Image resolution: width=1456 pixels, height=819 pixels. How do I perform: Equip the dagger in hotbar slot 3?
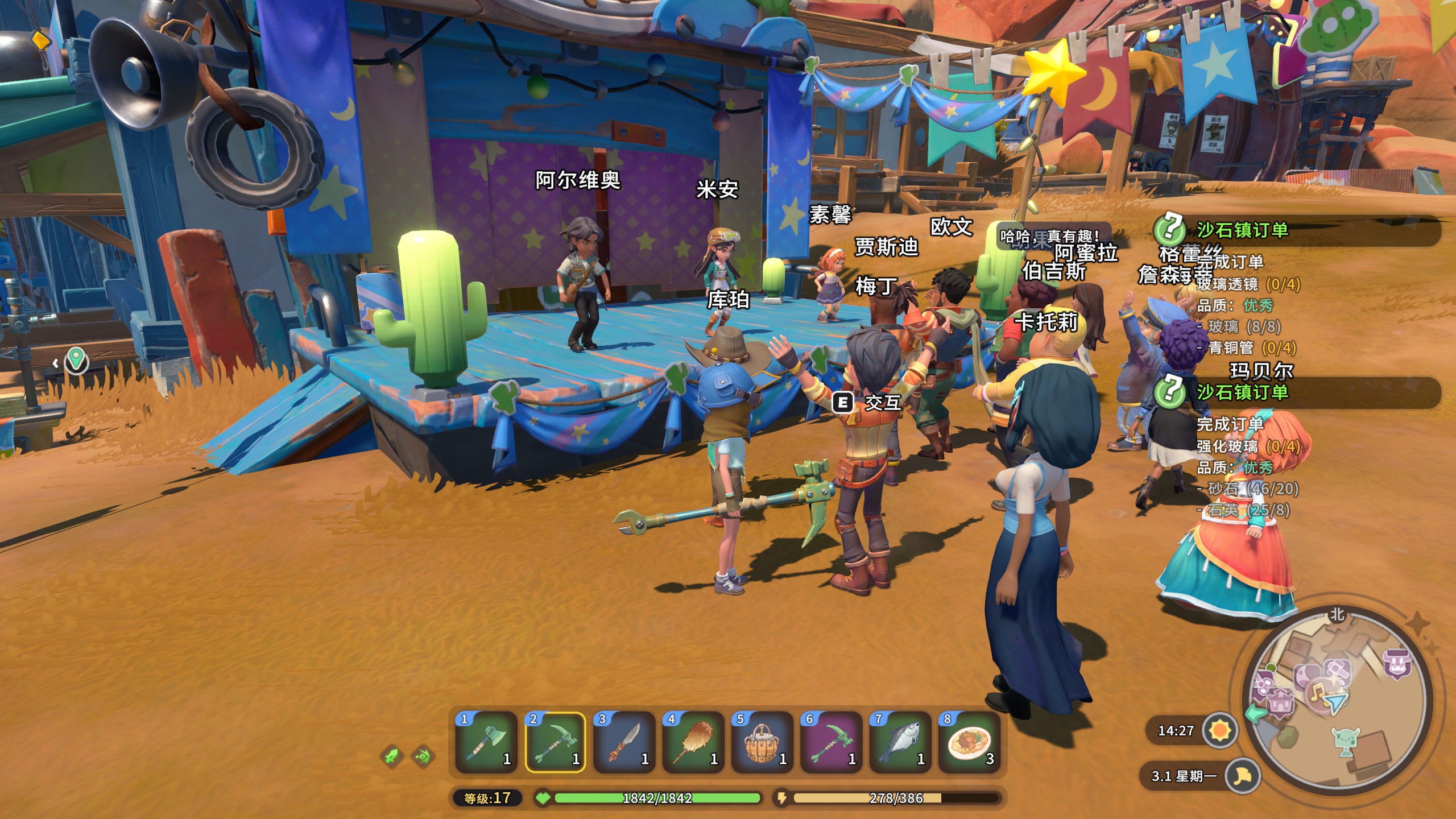[624, 742]
